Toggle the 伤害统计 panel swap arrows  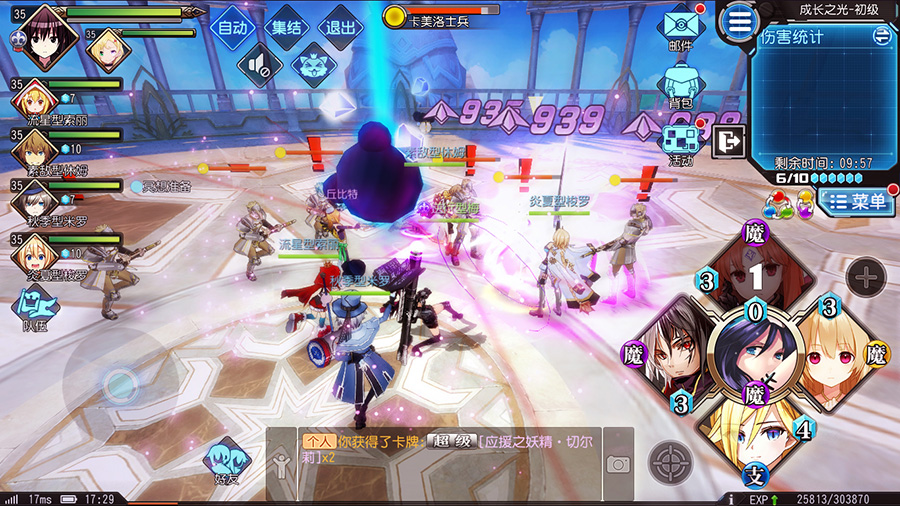click(881, 36)
